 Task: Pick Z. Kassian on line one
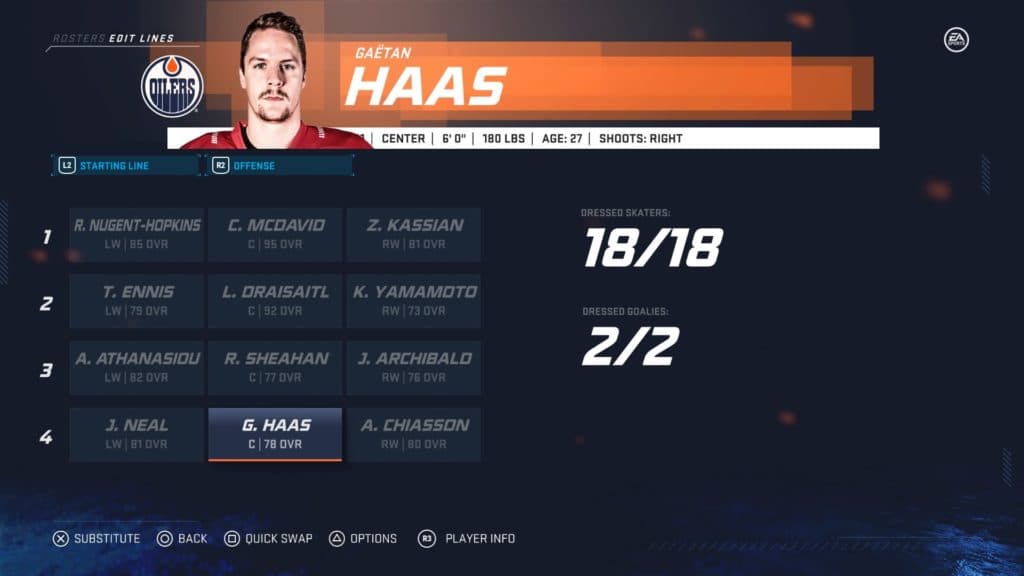click(x=413, y=235)
